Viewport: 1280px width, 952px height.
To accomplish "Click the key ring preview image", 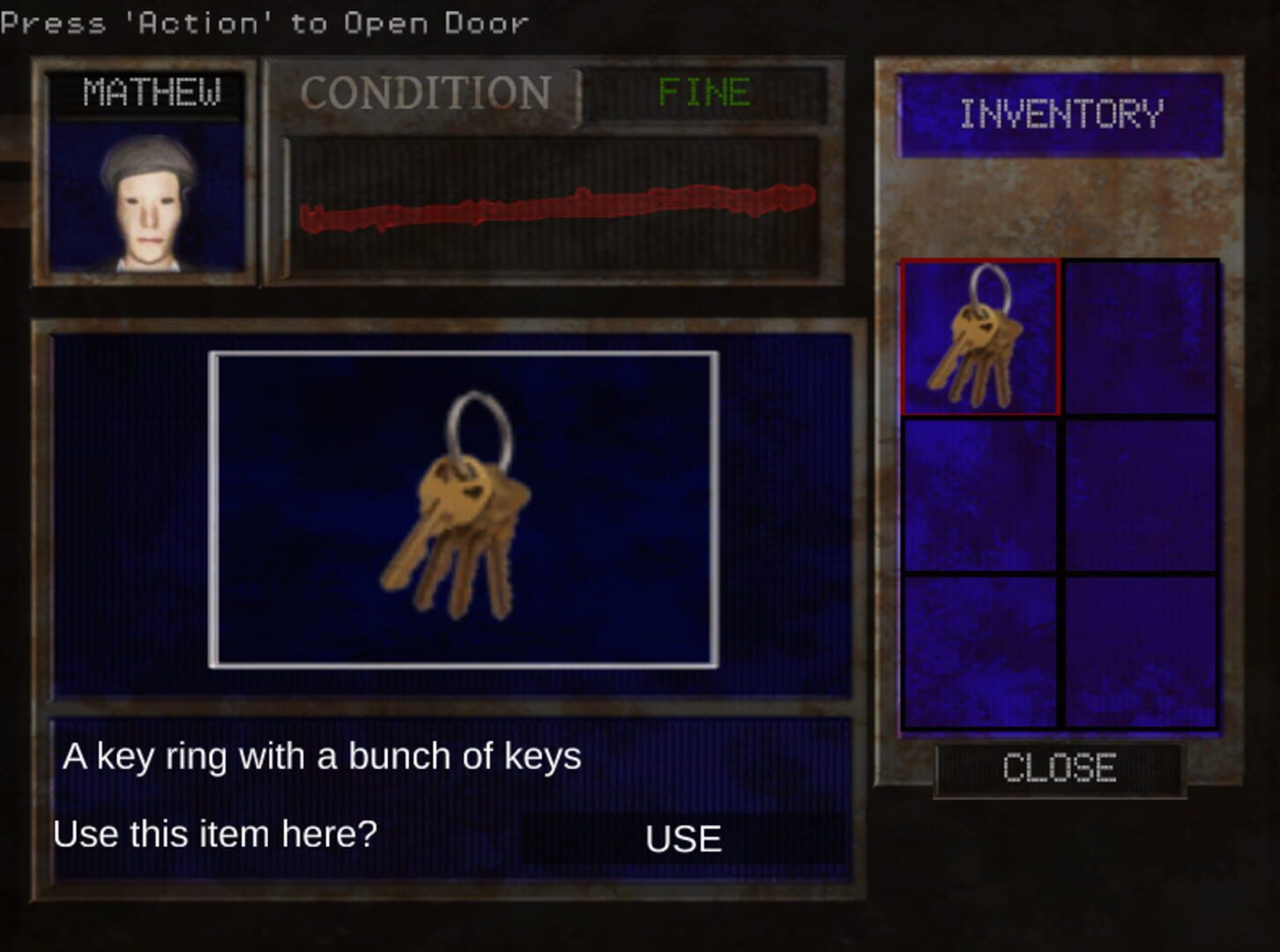I will [x=463, y=507].
